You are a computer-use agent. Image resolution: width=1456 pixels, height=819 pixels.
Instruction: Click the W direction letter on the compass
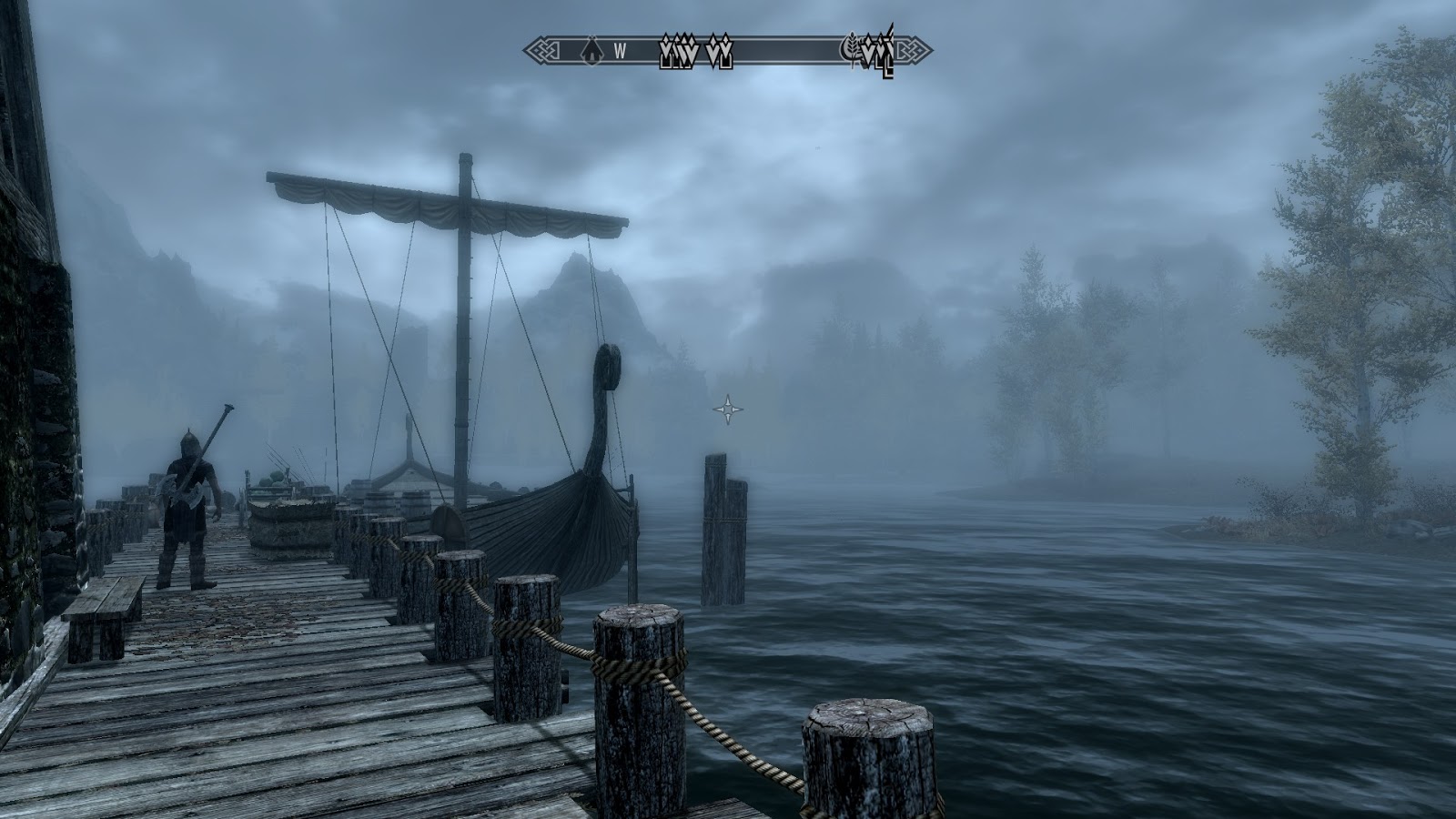tap(620, 51)
